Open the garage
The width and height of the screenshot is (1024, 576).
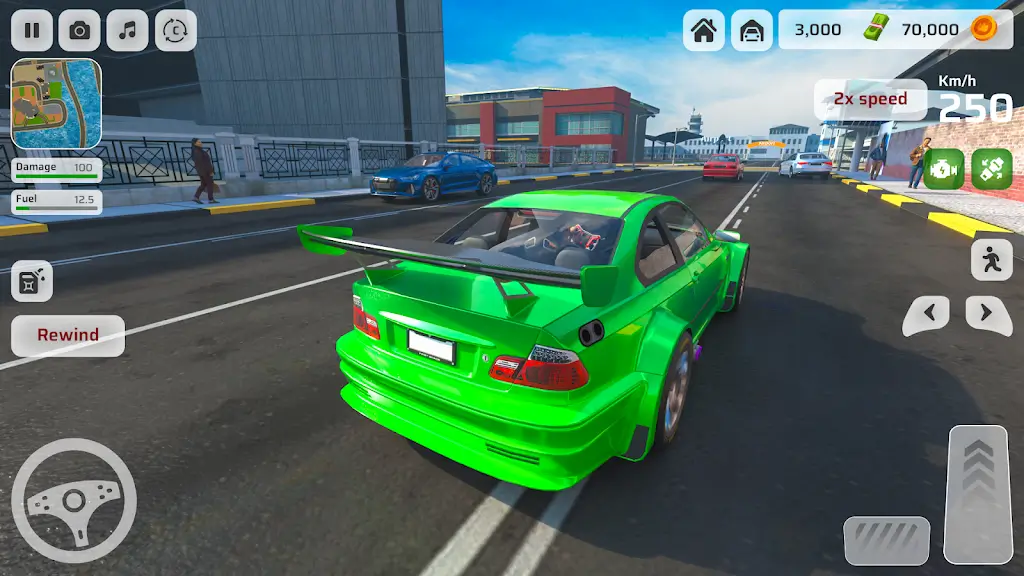tap(751, 30)
